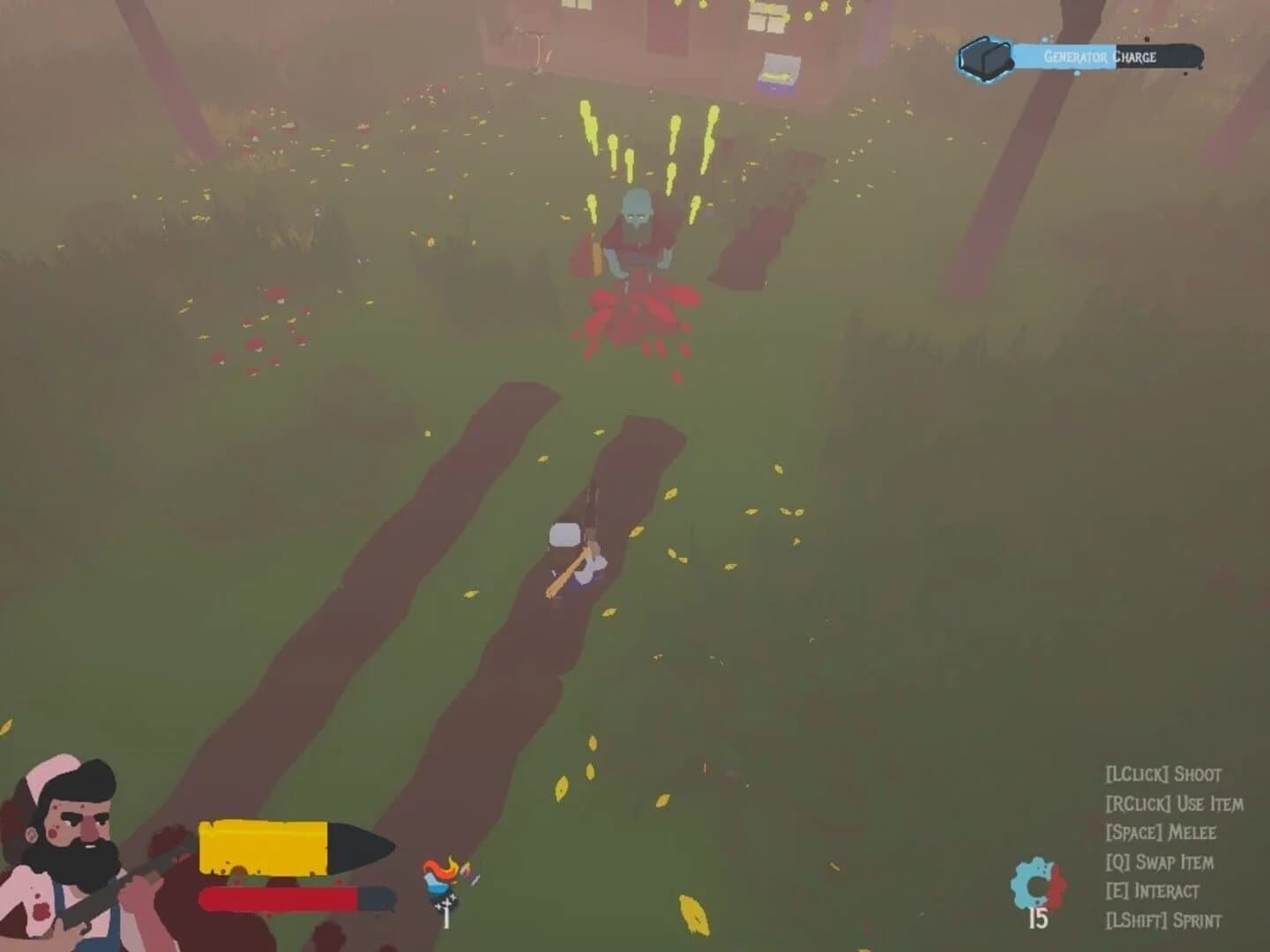Click the red health bar
This screenshot has width=1270, height=952.
pyautogui.click(x=278, y=897)
